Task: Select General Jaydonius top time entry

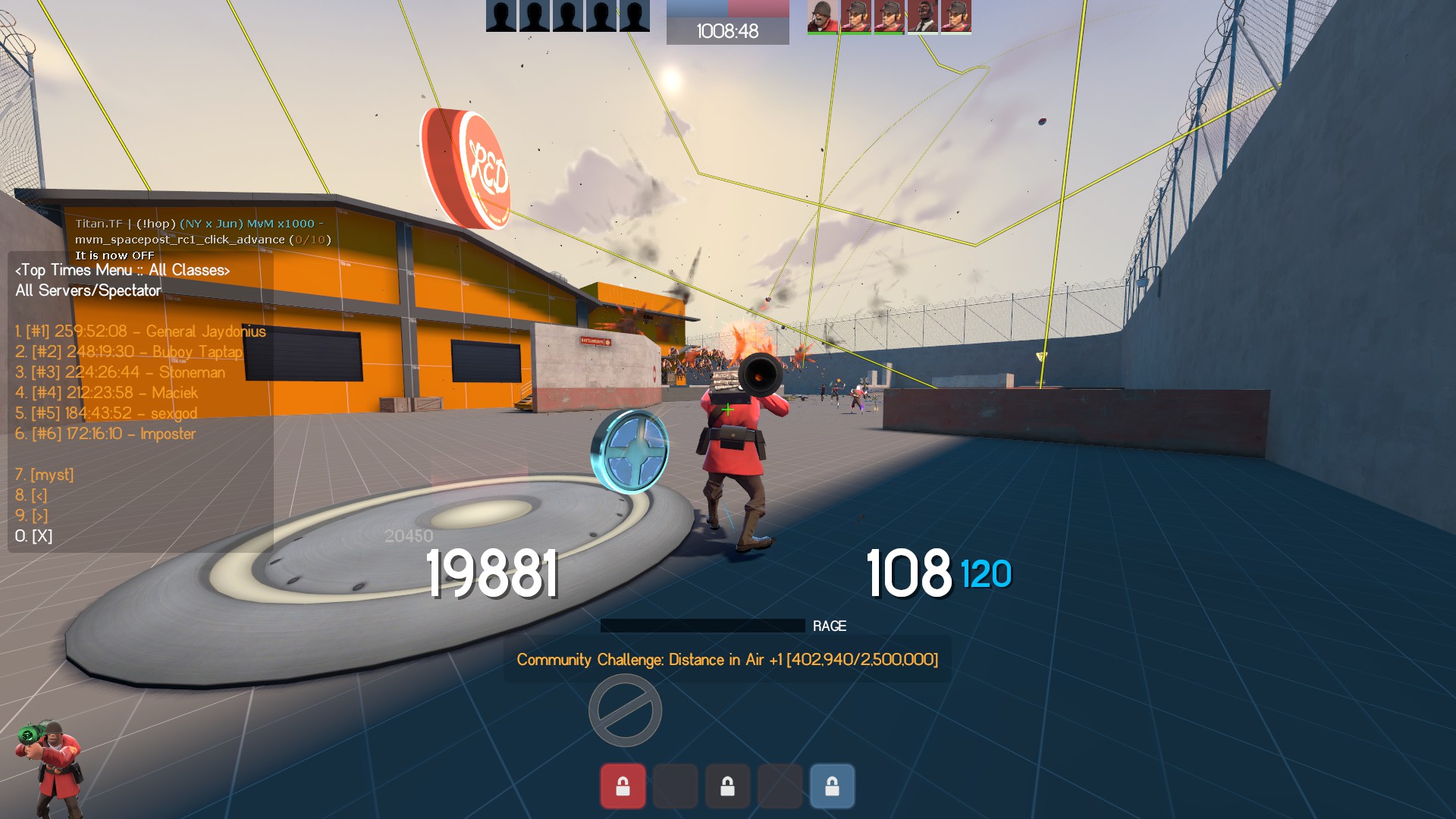Action: 140,331
